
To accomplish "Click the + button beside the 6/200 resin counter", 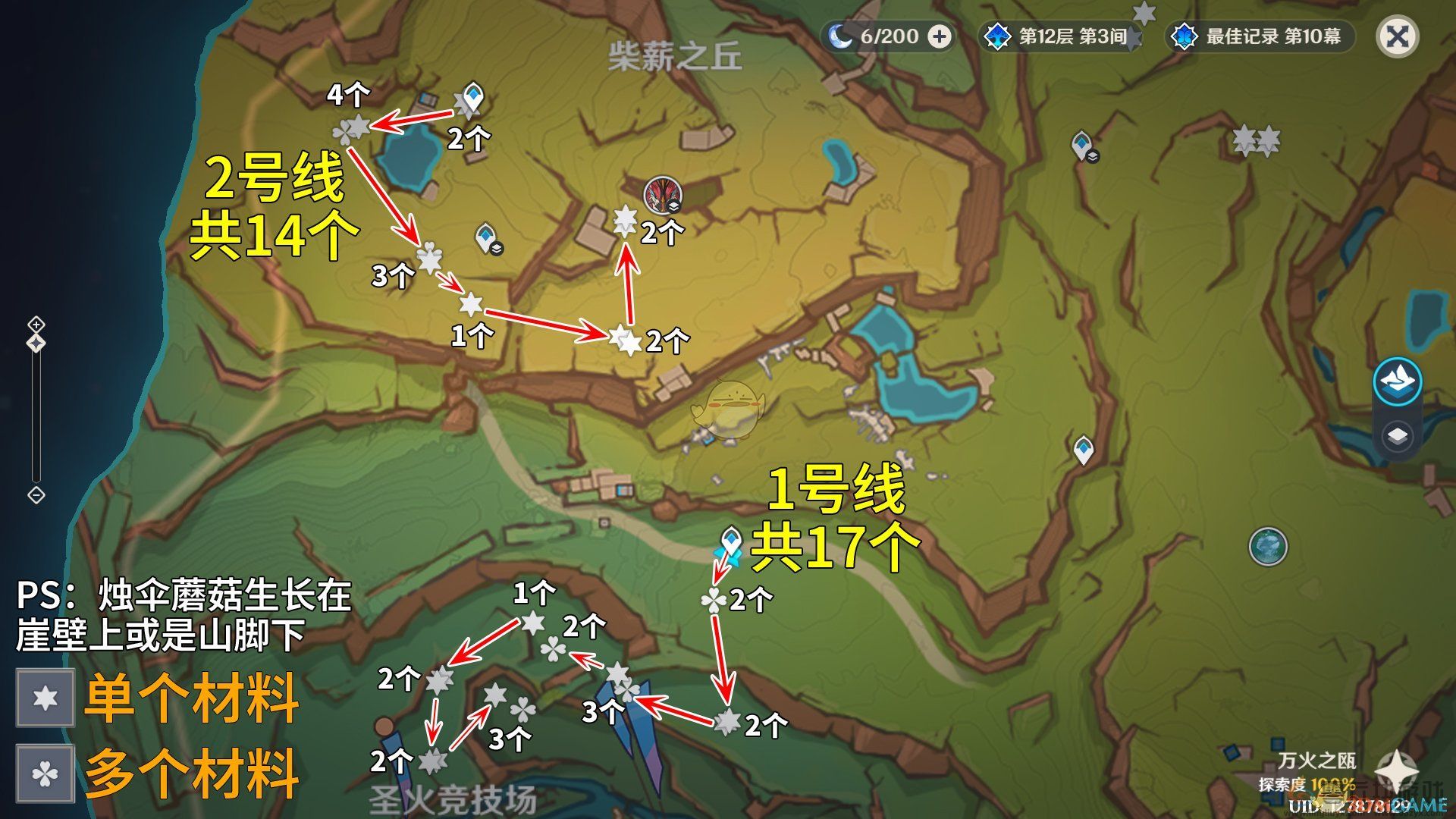I will 940,35.
